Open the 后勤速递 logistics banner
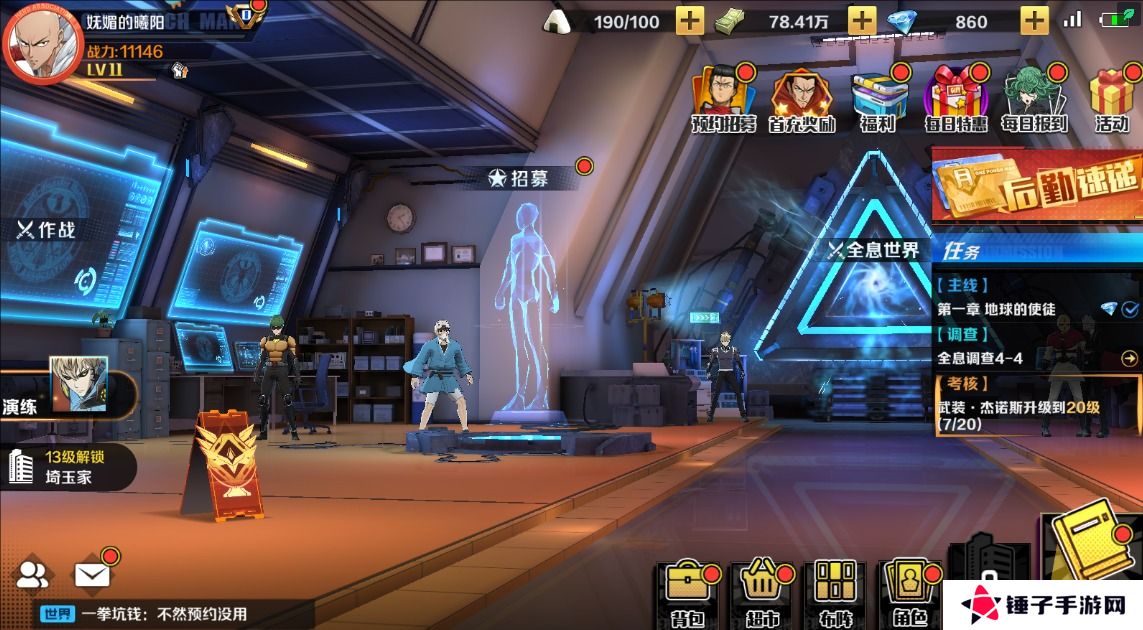 coord(1036,184)
